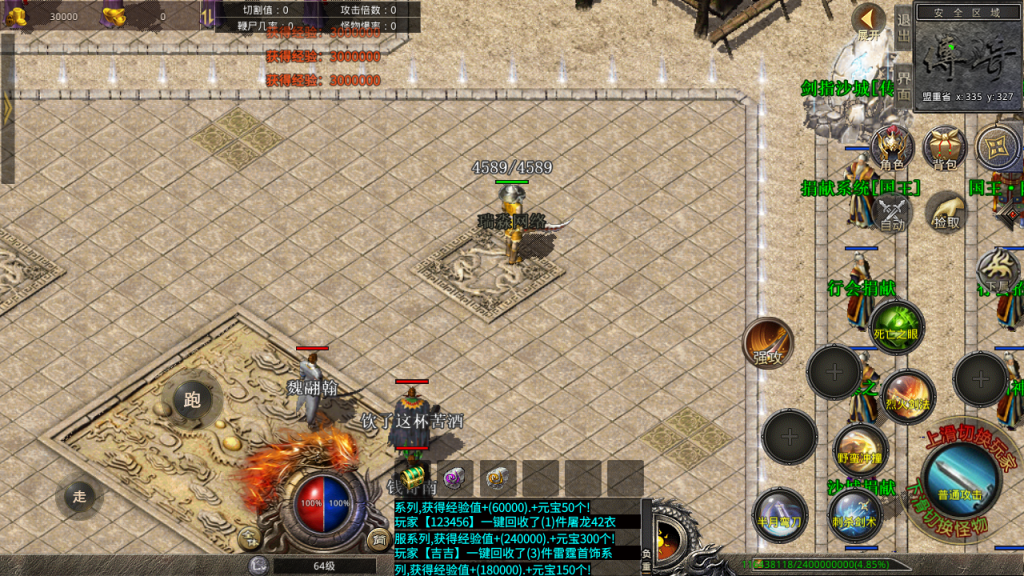
Task: Activate the 半月弯刀 half-moon skill
Action: (x=779, y=512)
